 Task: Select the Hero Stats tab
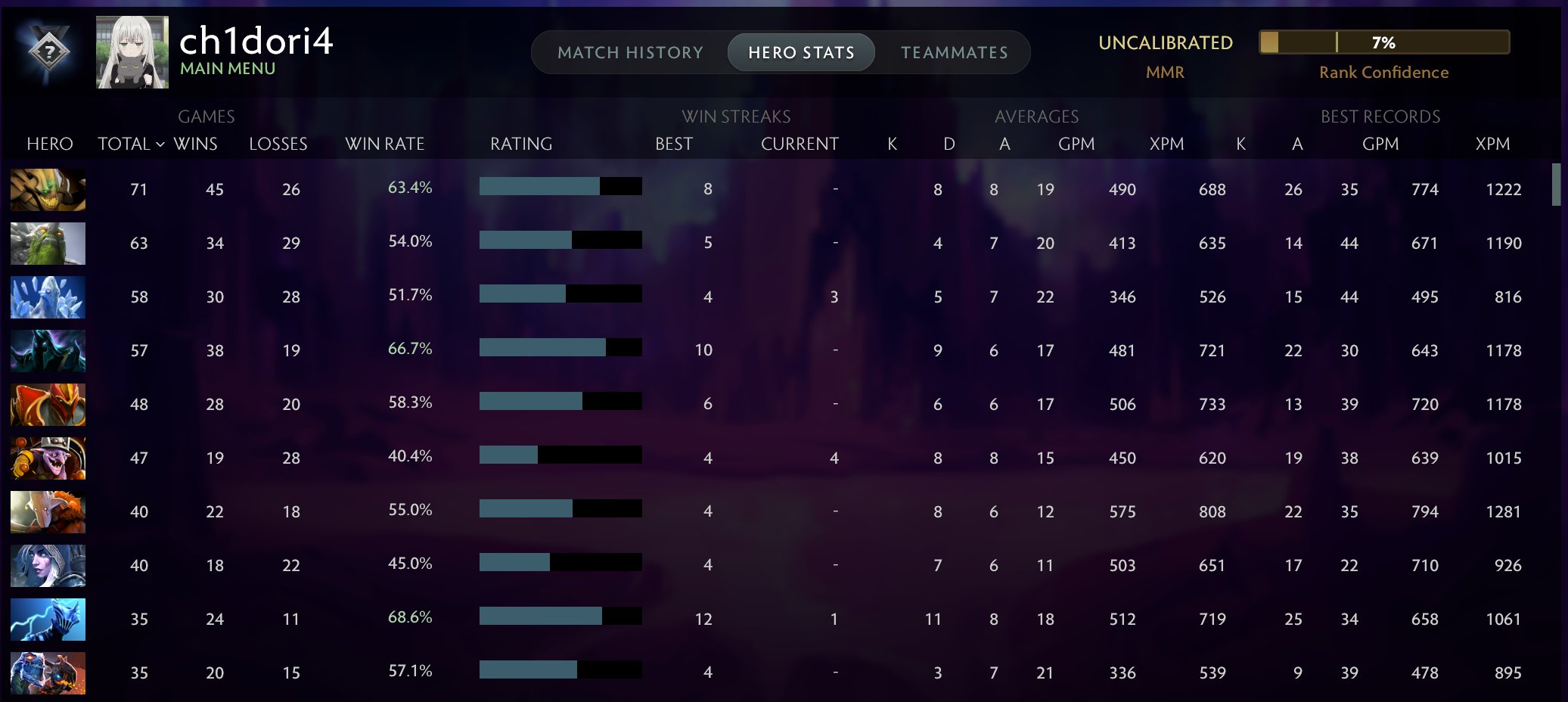tap(800, 51)
